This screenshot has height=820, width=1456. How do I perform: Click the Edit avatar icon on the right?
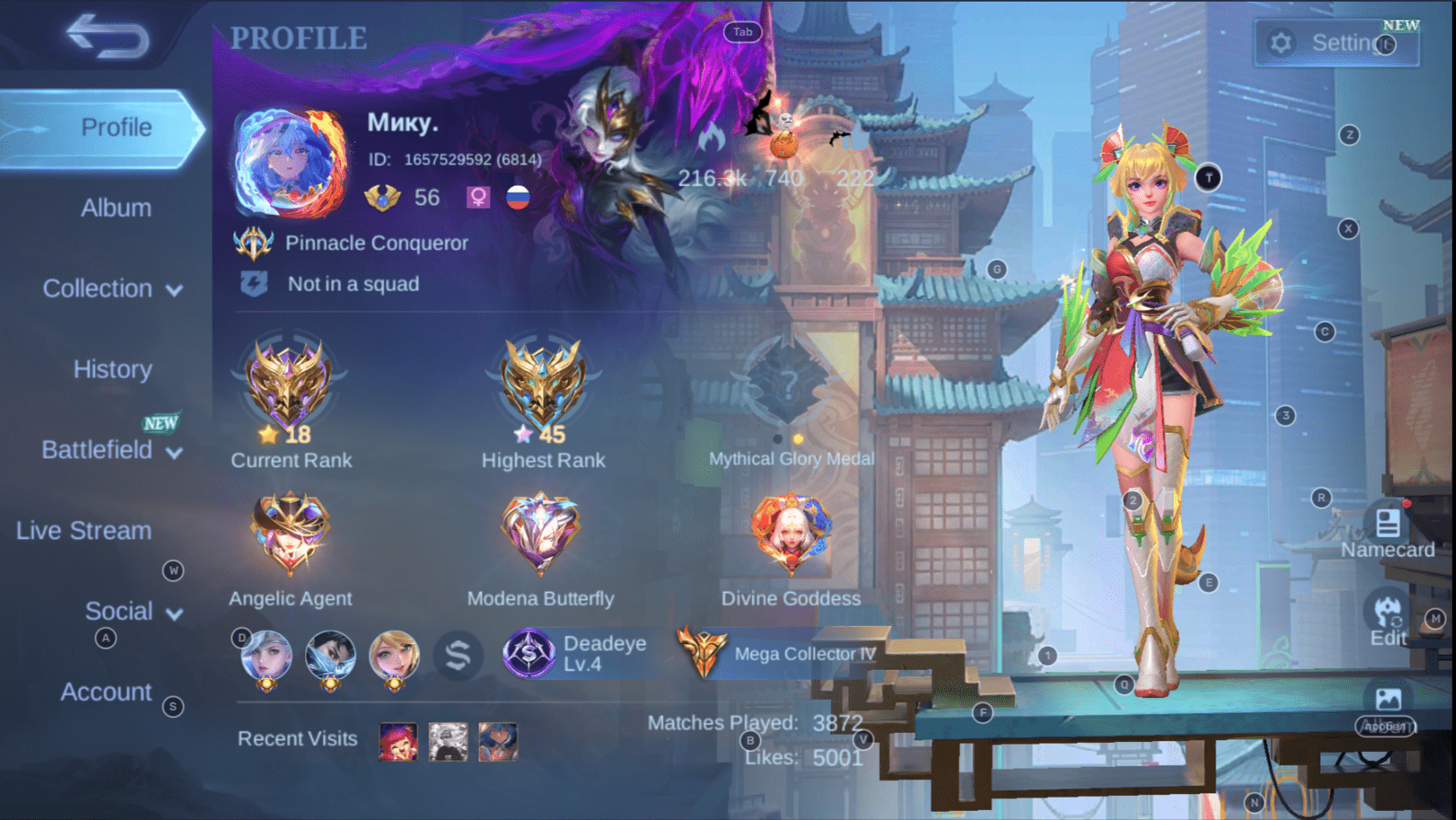[x=1387, y=616]
